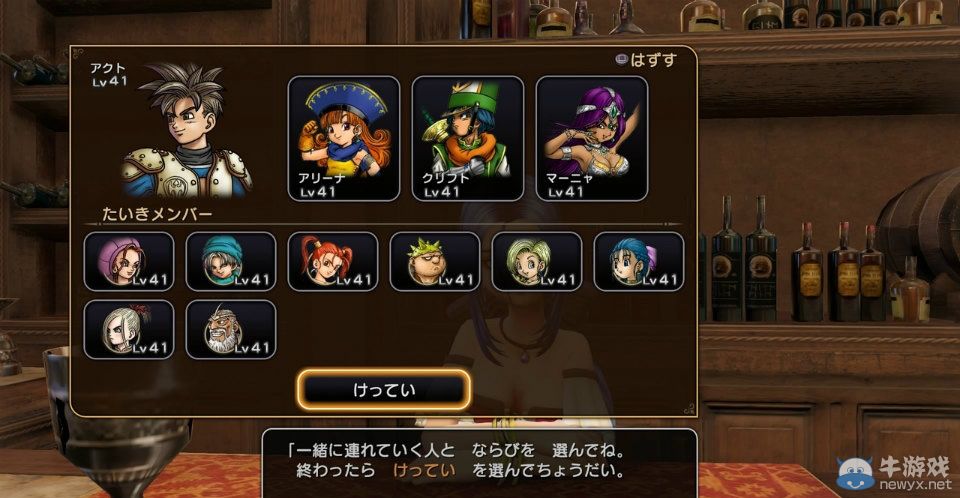Choose the white-bearded old king
Image resolution: width=960 pixels, height=498 pixels.
pyautogui.click(x=231, y=329)
